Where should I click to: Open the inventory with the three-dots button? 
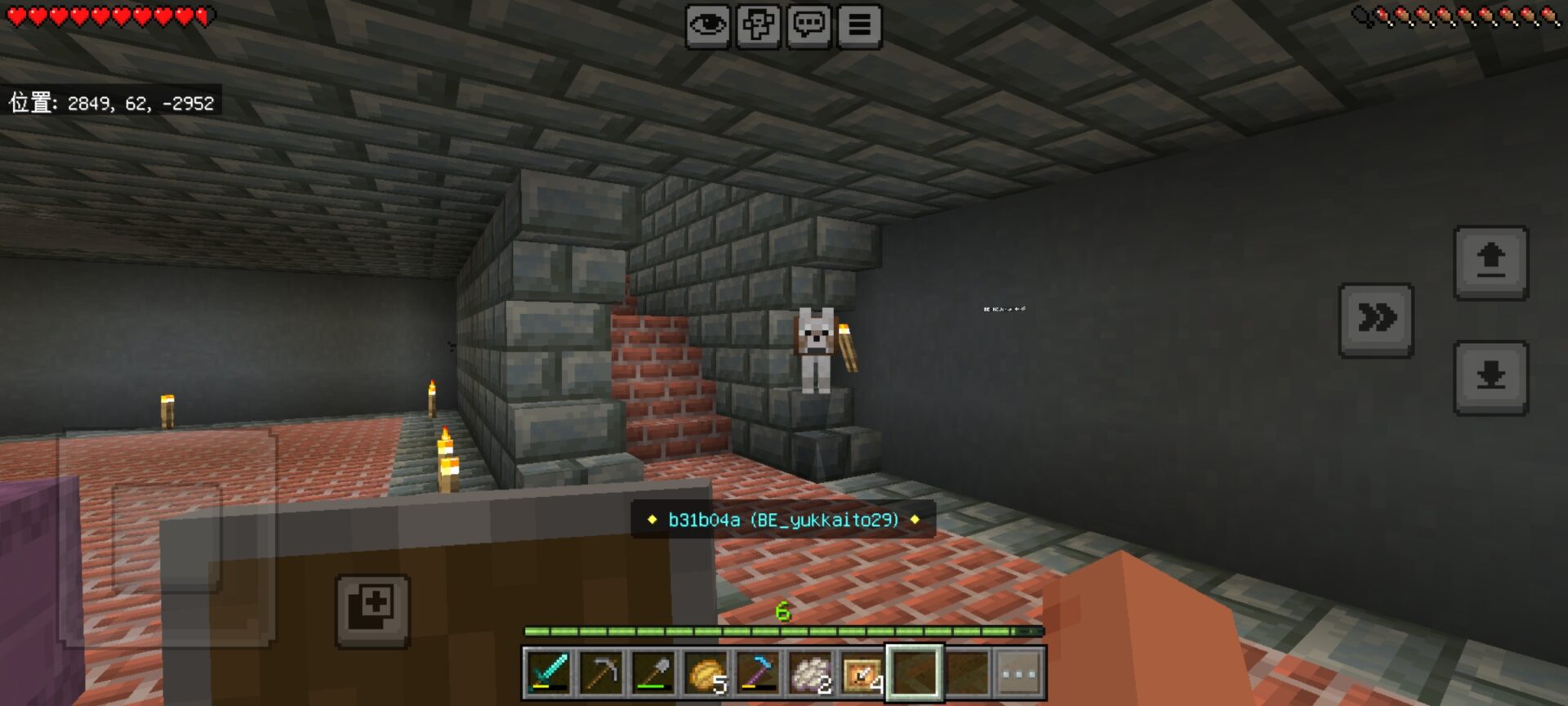tap(1018, 673)
